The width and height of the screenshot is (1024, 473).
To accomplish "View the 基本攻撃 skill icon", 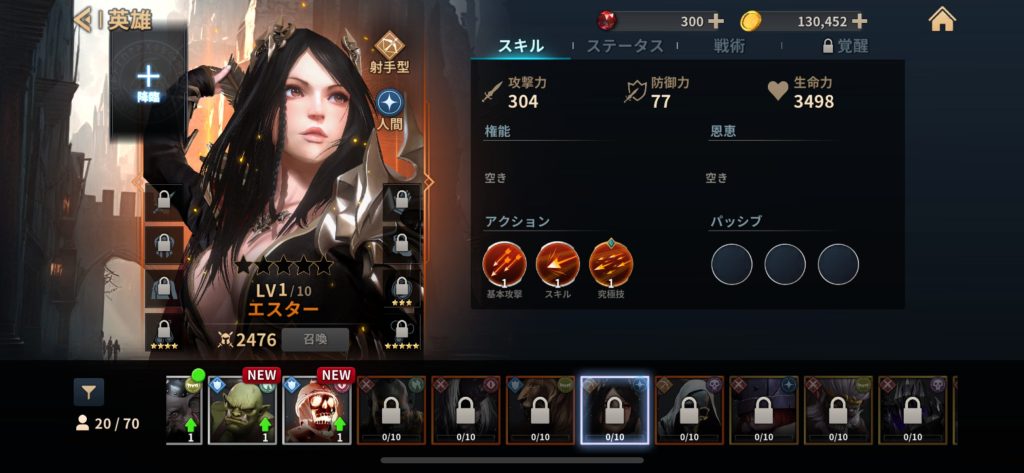I will point(503,263).
